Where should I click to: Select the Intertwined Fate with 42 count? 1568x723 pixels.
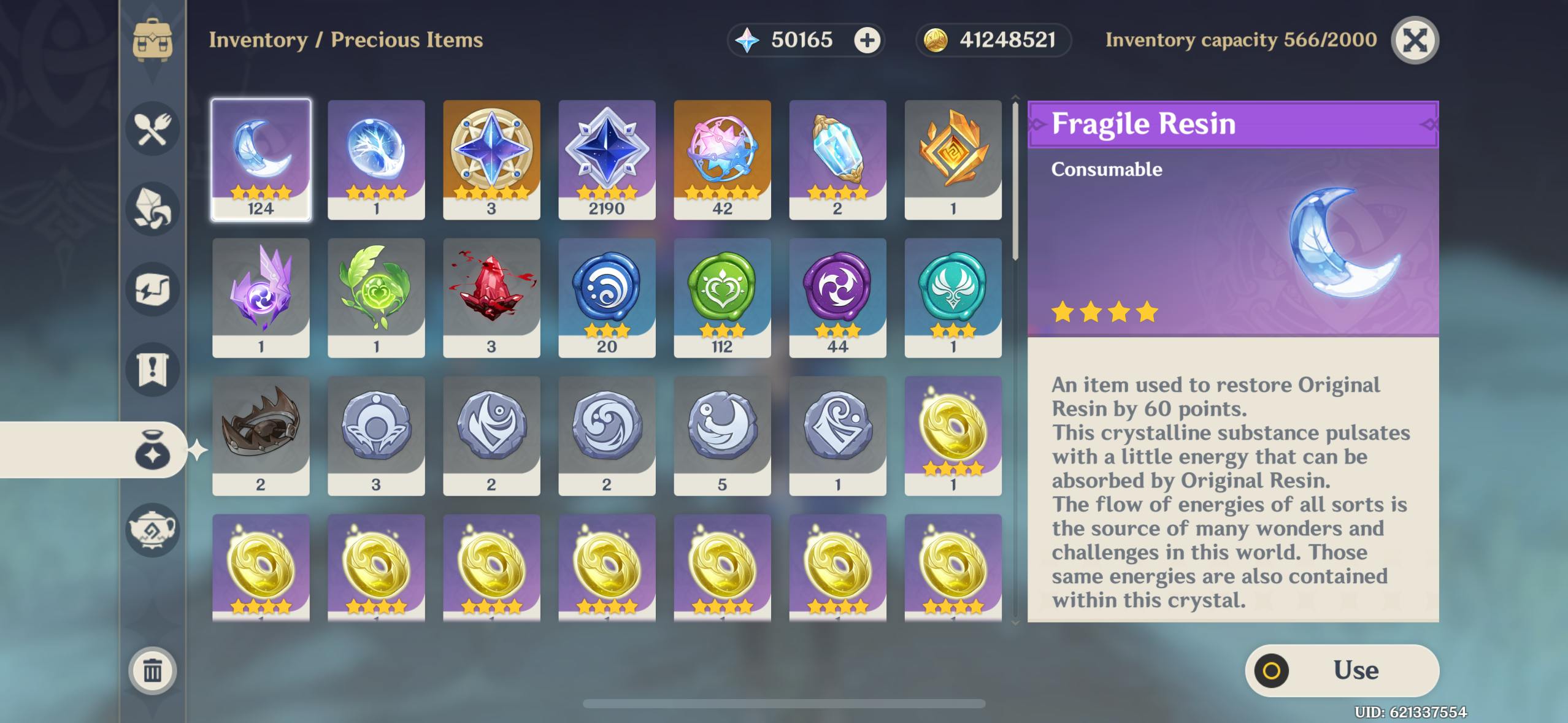722,159
